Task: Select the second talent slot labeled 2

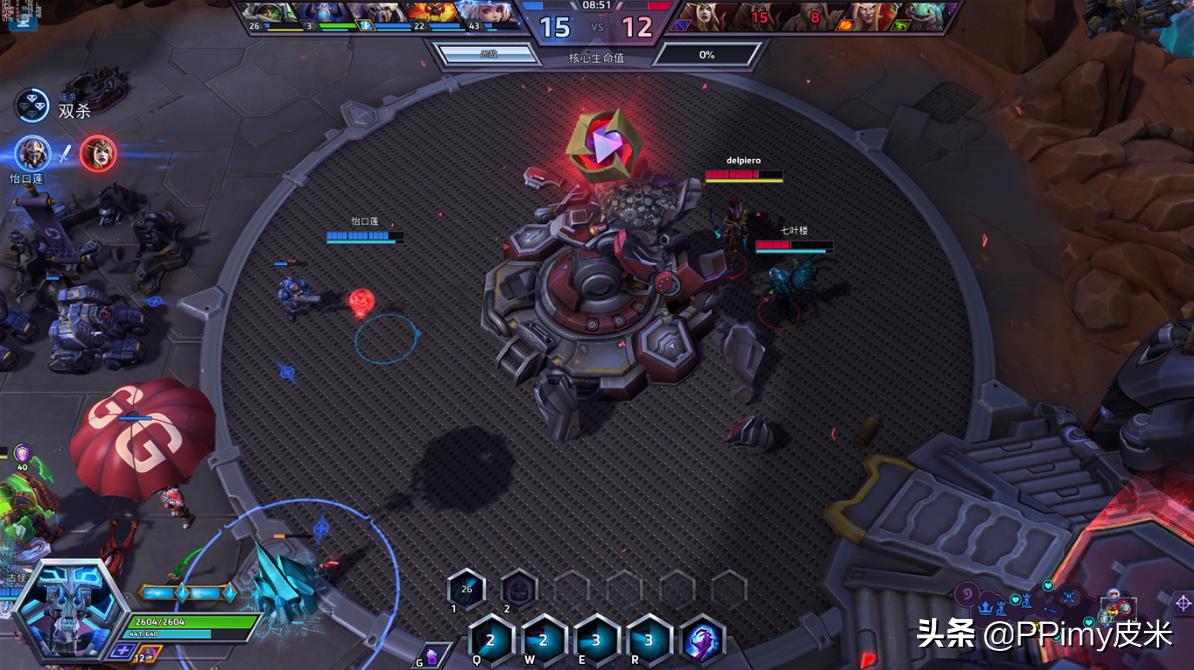Action: [x=518, y=589]
